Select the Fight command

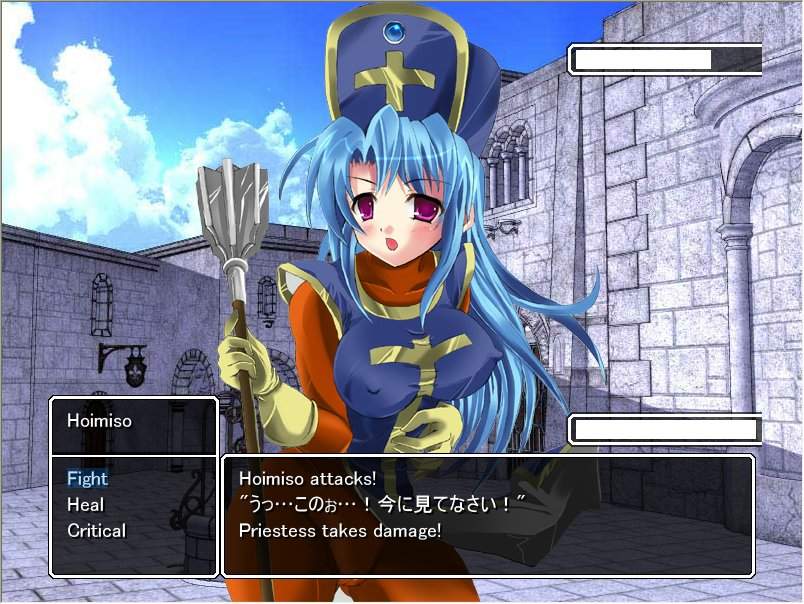87,479
